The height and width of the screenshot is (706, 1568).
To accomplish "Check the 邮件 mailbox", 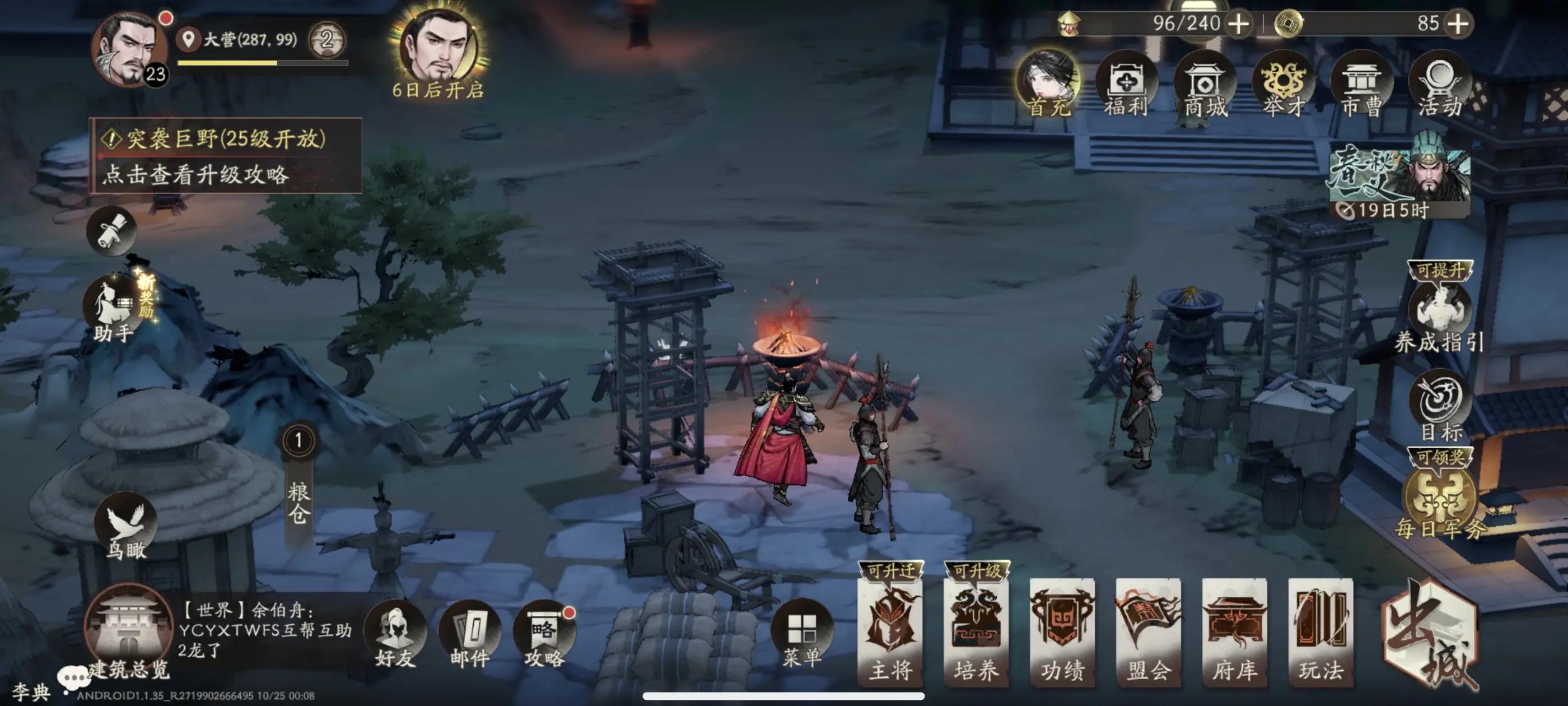I will 469,637.
